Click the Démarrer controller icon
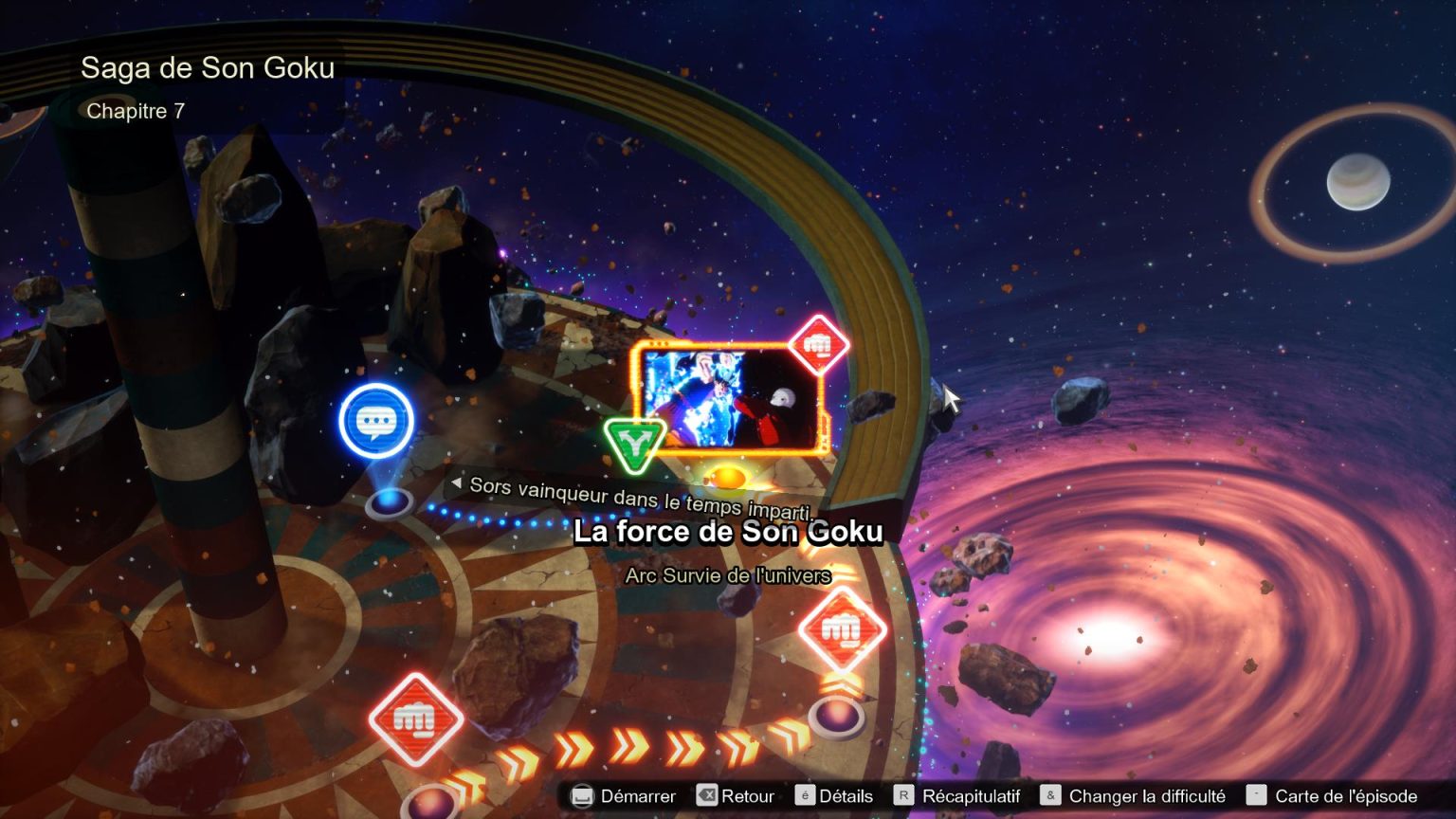The width and height of the screenshot is (1456, 819). (x=582, y=796)
